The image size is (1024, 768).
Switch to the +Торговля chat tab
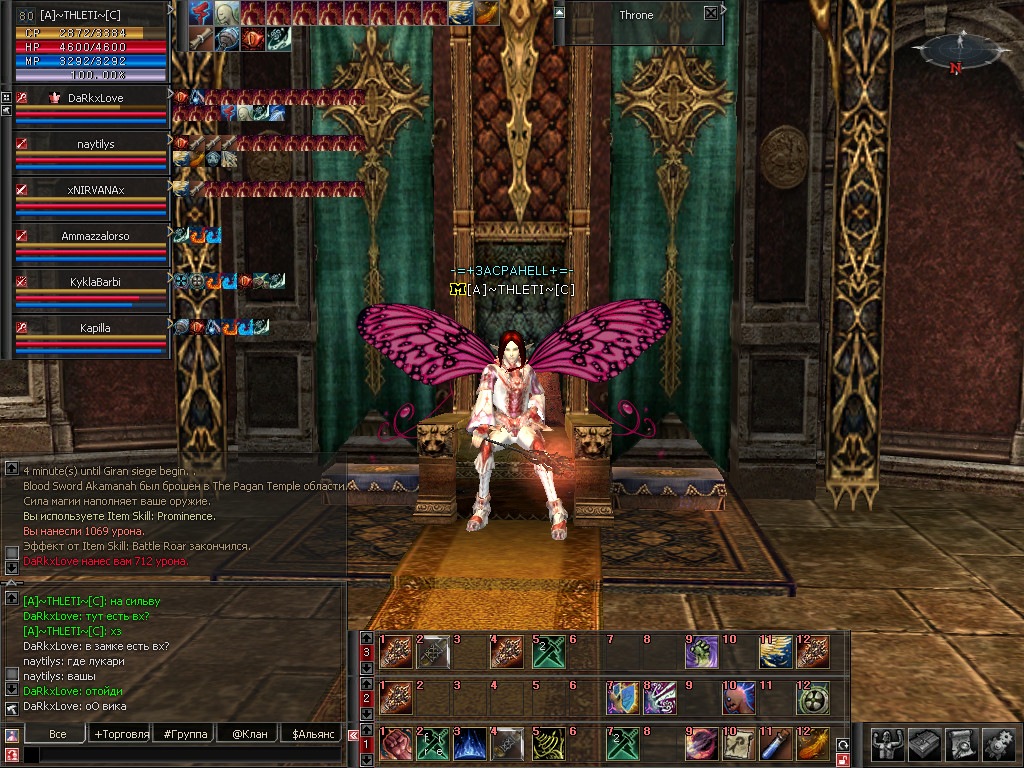pyautogui.click(x=120, y=734)
